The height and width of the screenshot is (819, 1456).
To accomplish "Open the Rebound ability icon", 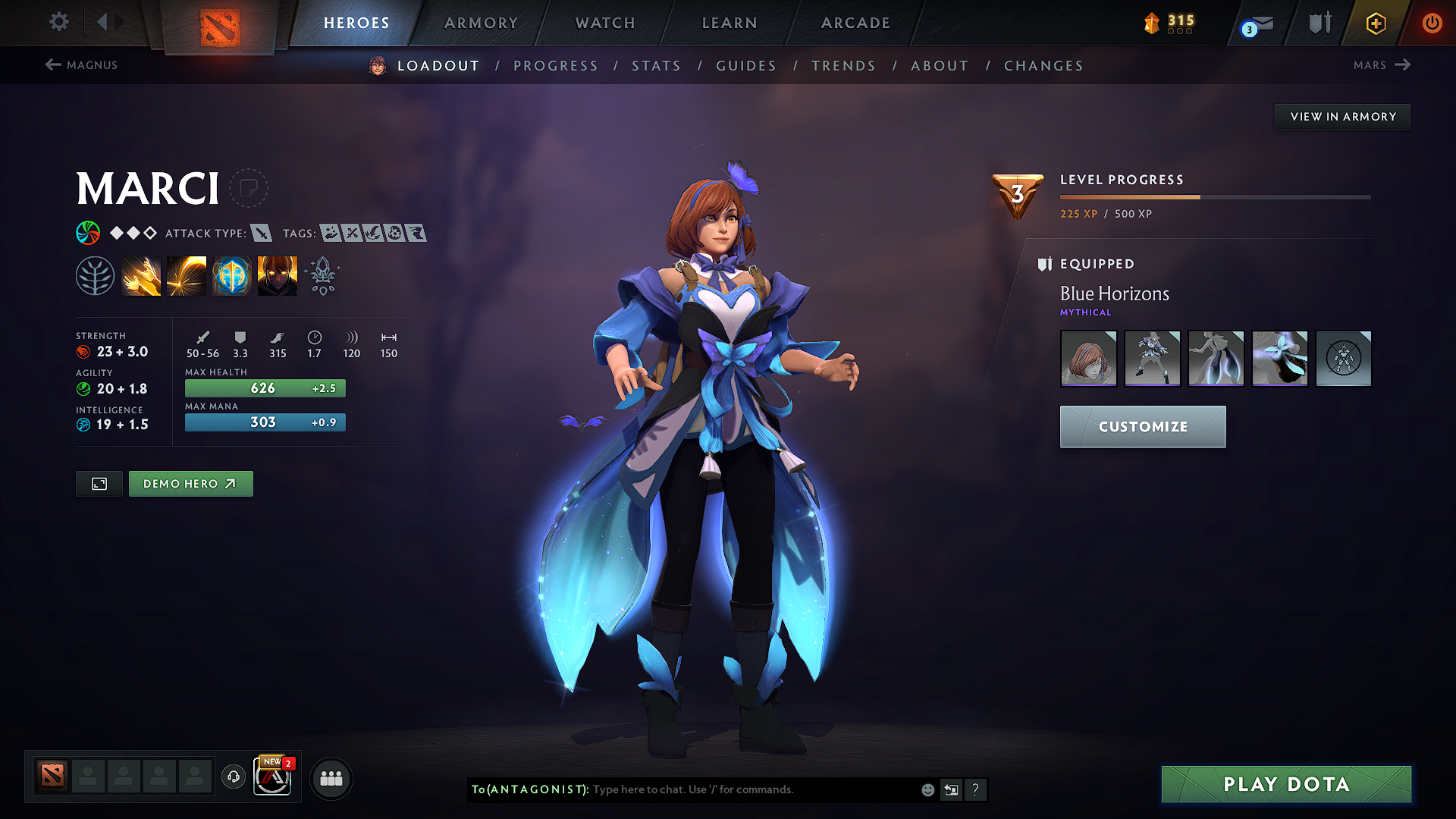I will click(187, 275).
